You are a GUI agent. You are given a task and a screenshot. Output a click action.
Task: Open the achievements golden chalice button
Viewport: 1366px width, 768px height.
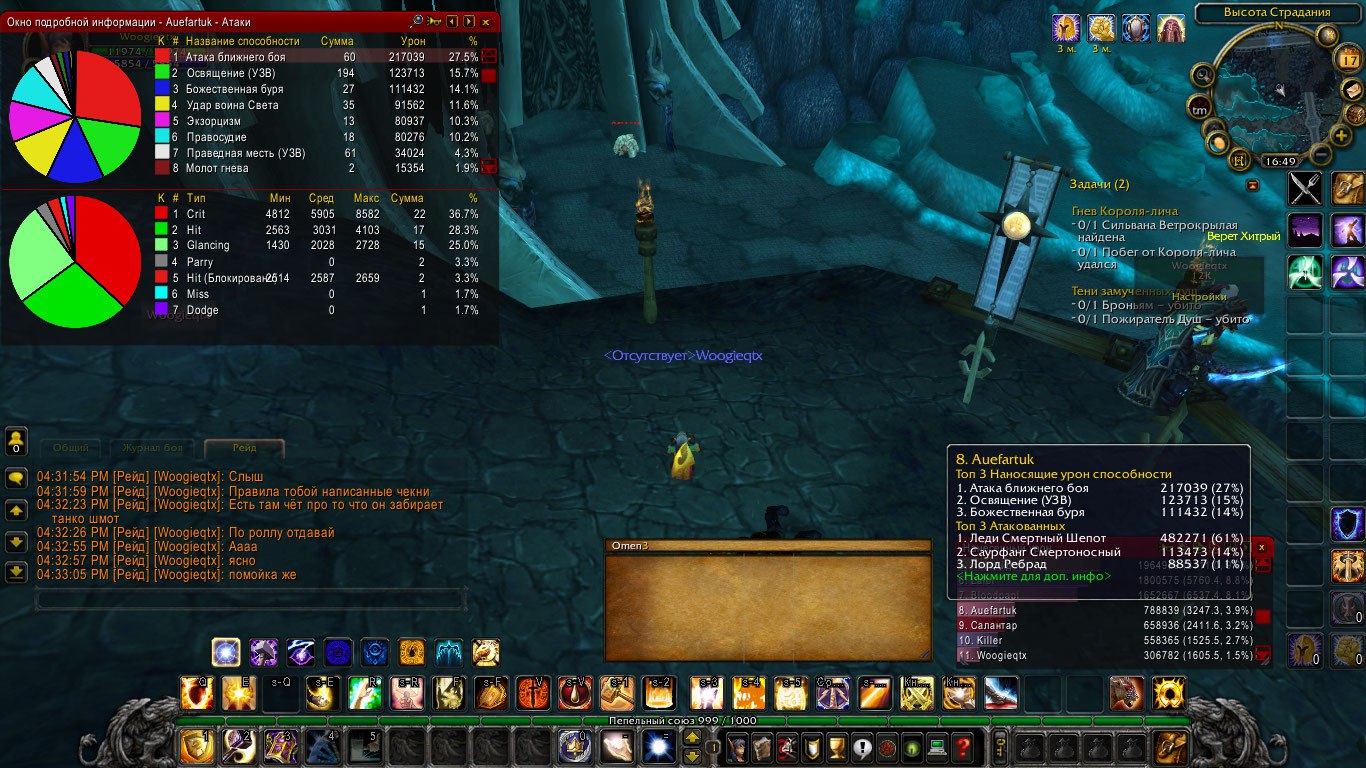[x=838, y=747]
